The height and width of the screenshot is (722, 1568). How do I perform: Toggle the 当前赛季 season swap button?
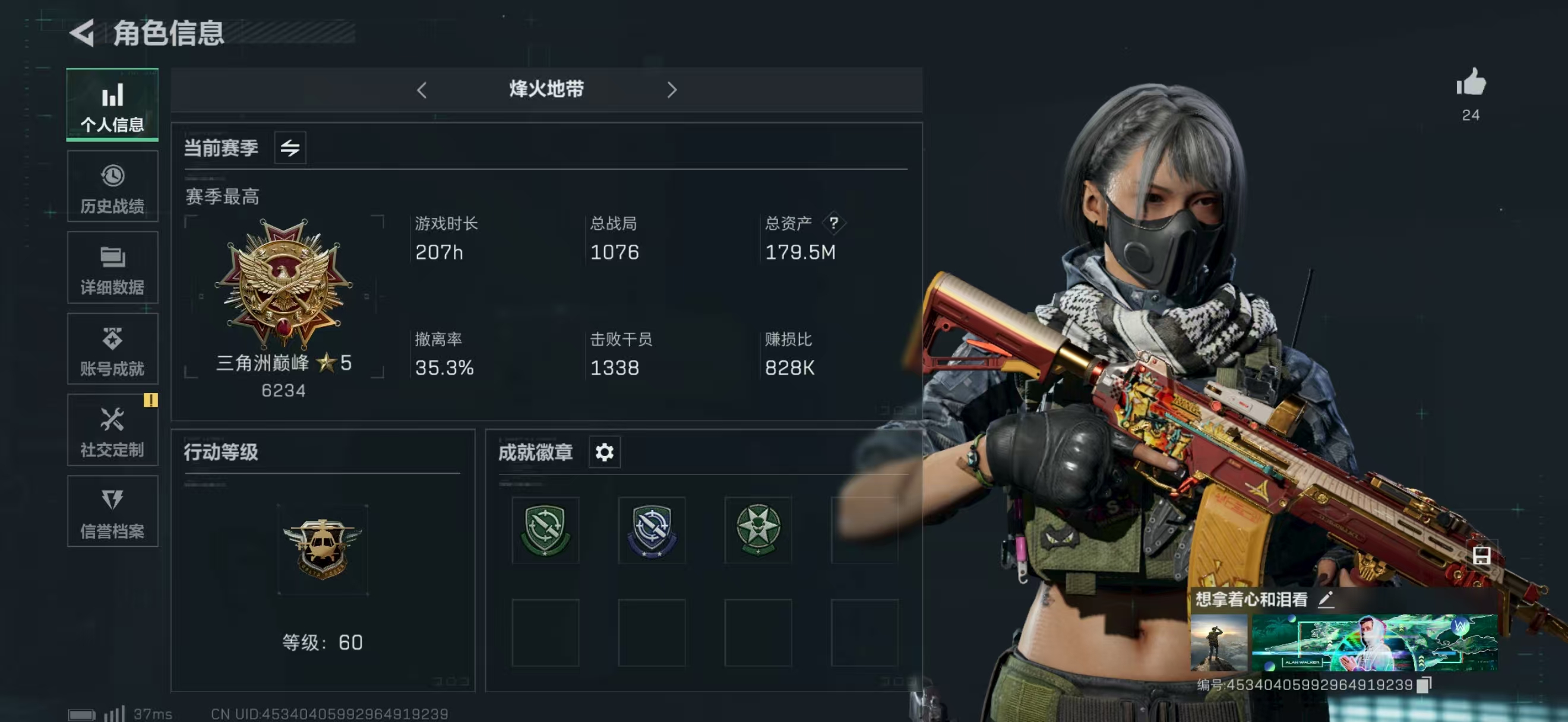(290, 148)
